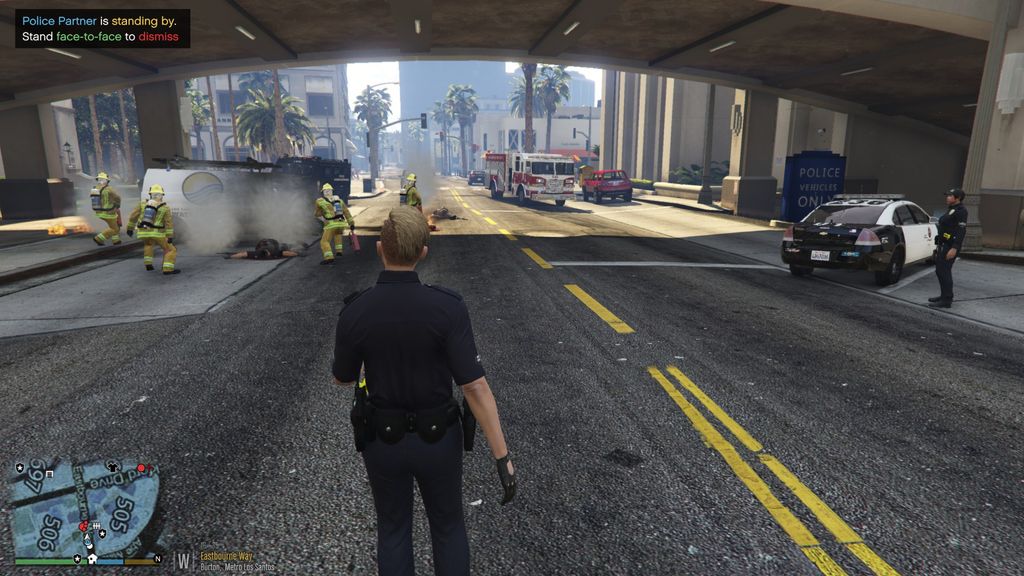
Task: Click the white house blip on the minimap
Action: coord(91,558)
